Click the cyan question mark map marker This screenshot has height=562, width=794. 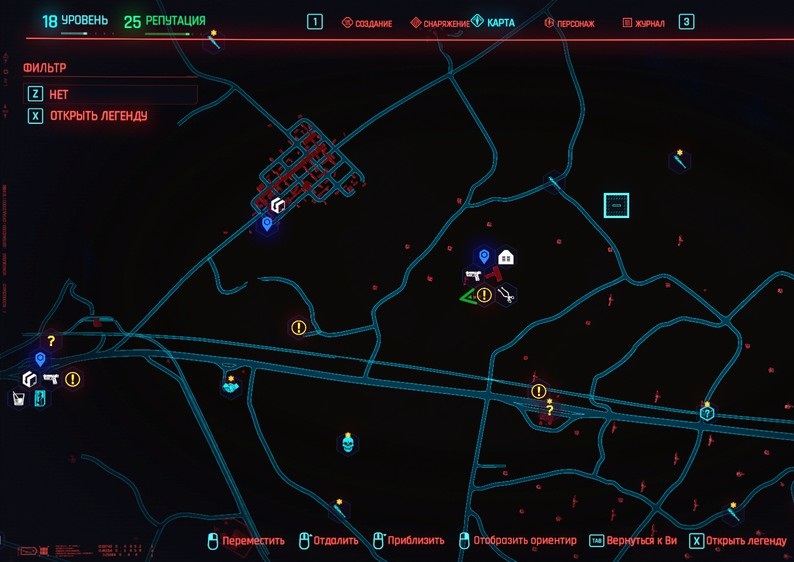[x=707, y=412]
